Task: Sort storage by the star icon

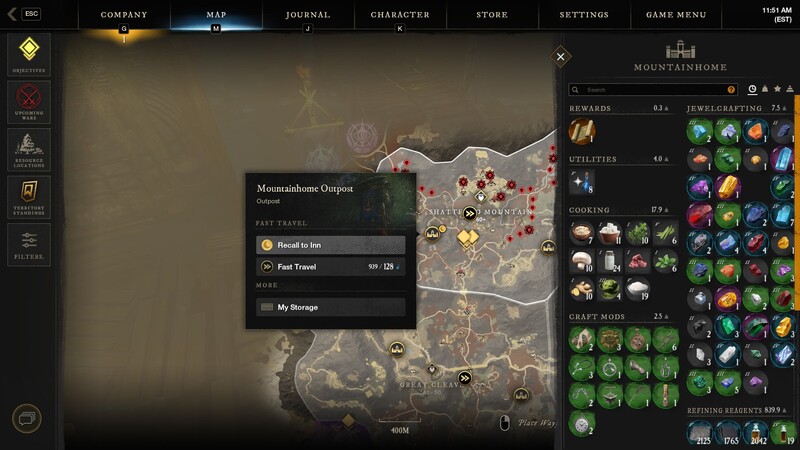Action: [x=777, y=89]
